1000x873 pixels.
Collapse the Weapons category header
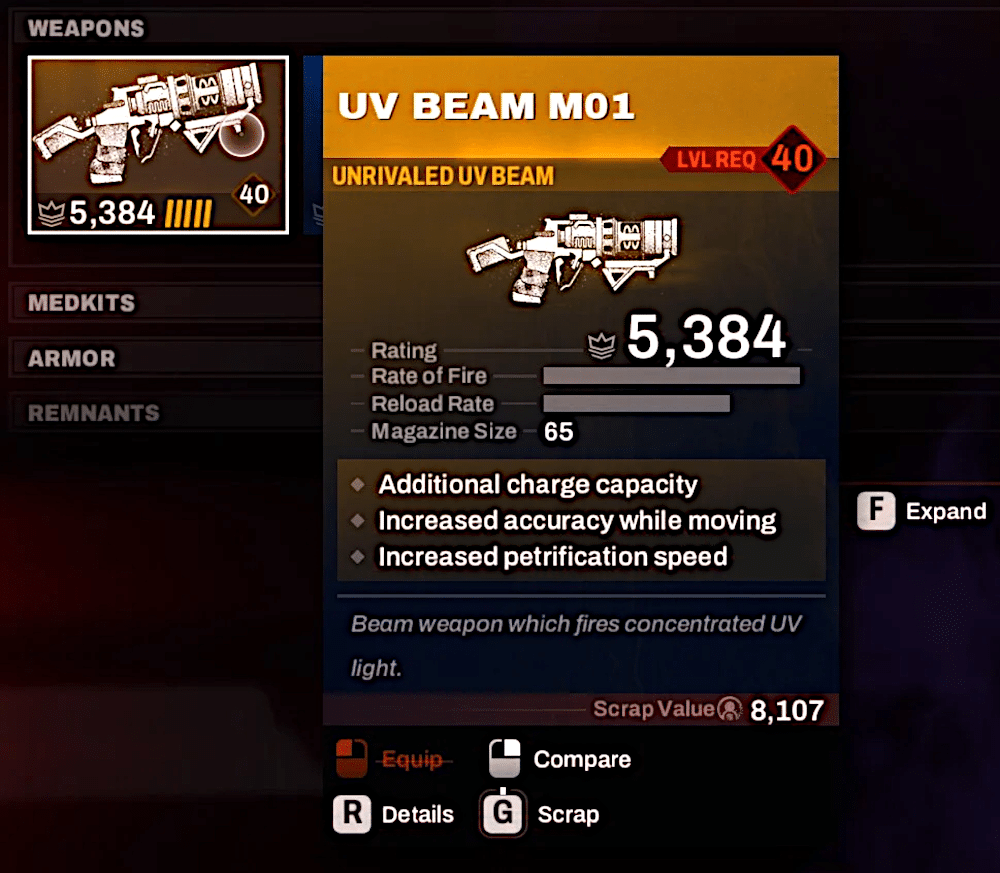coord(86,28)
